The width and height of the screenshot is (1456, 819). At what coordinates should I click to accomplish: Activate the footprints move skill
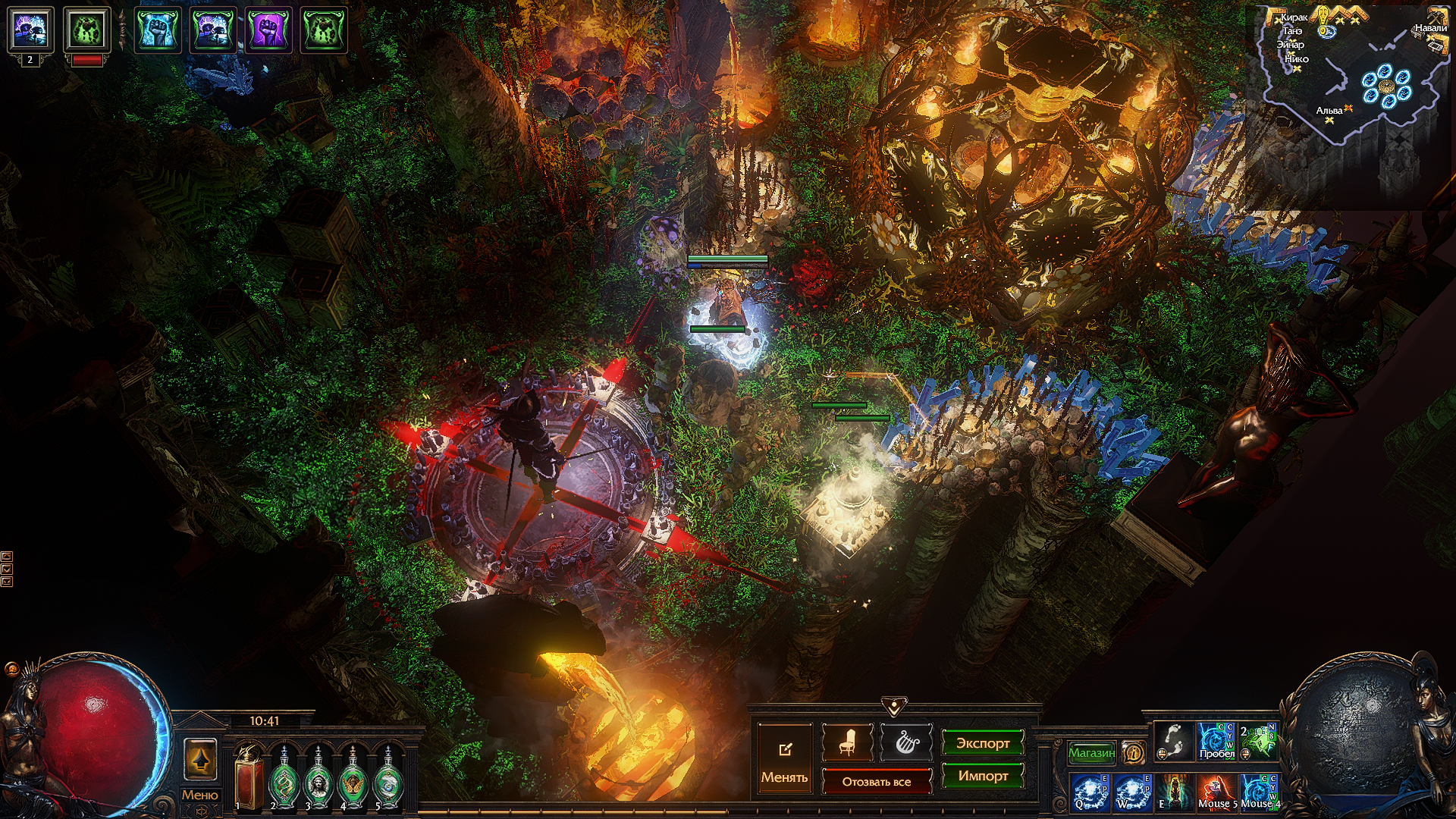pyautogui.click(x=1172, y=741)
